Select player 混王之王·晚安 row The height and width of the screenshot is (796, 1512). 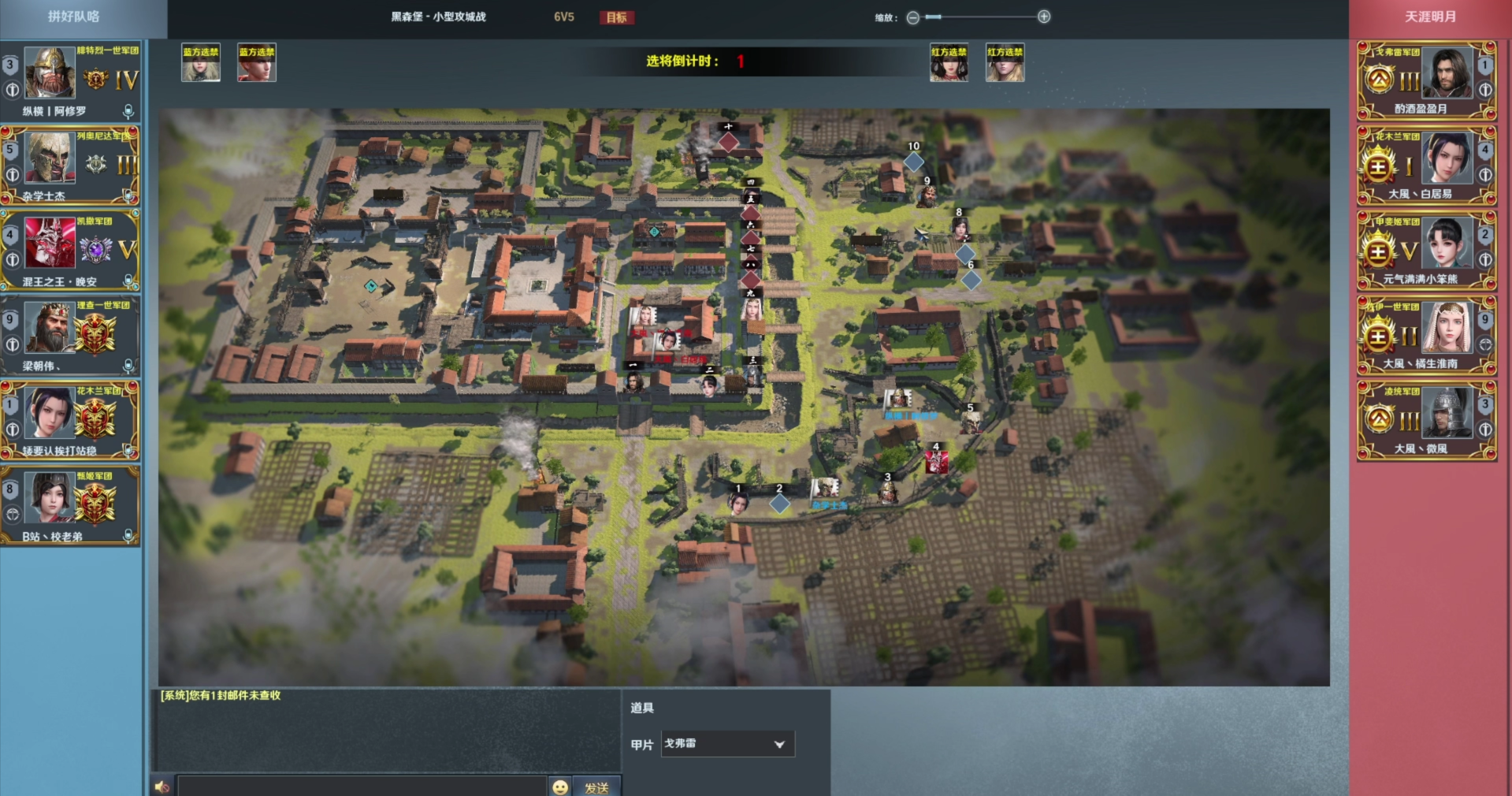coord(71,250)
